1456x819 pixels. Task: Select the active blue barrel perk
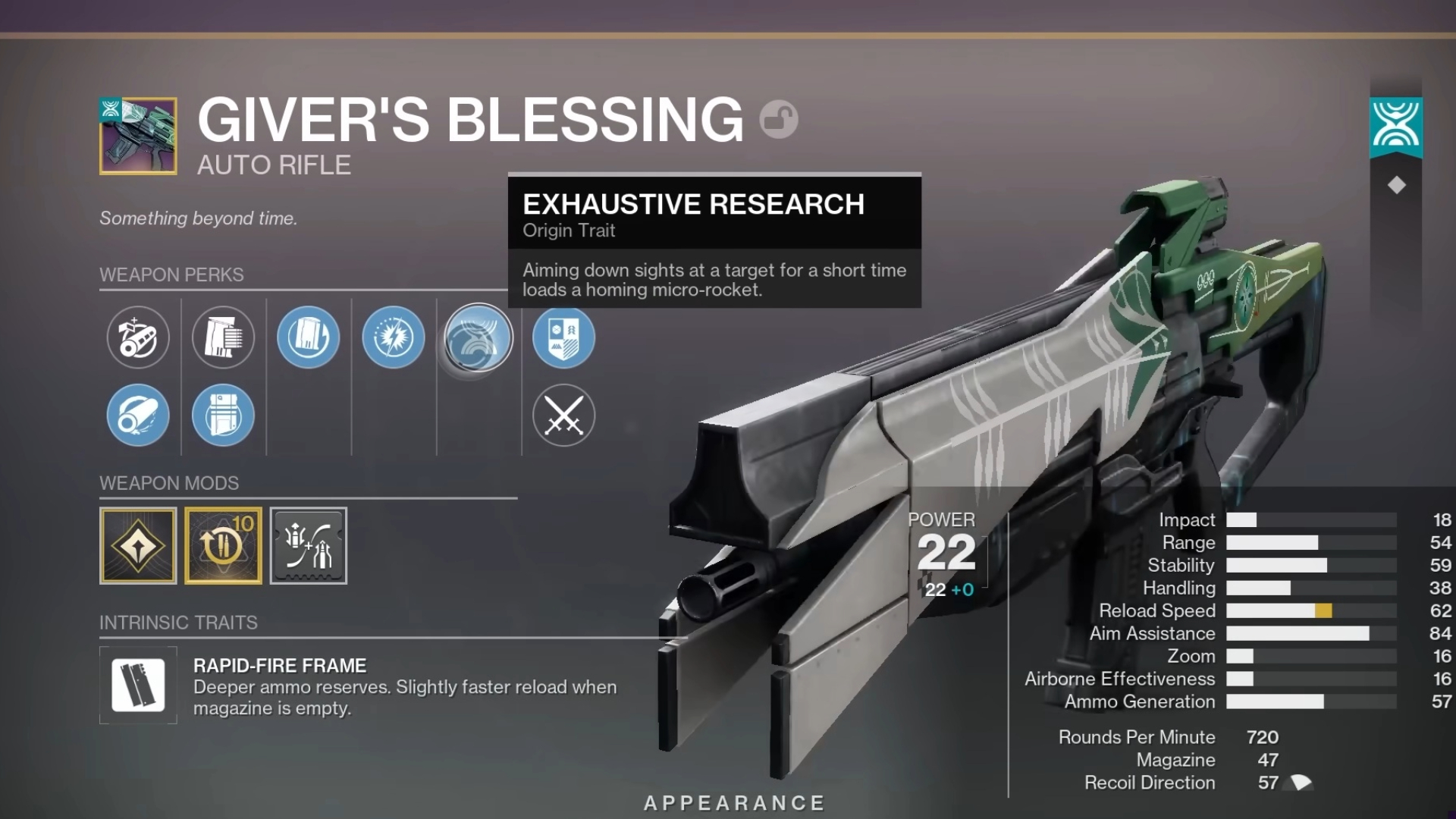pos(138,415)
